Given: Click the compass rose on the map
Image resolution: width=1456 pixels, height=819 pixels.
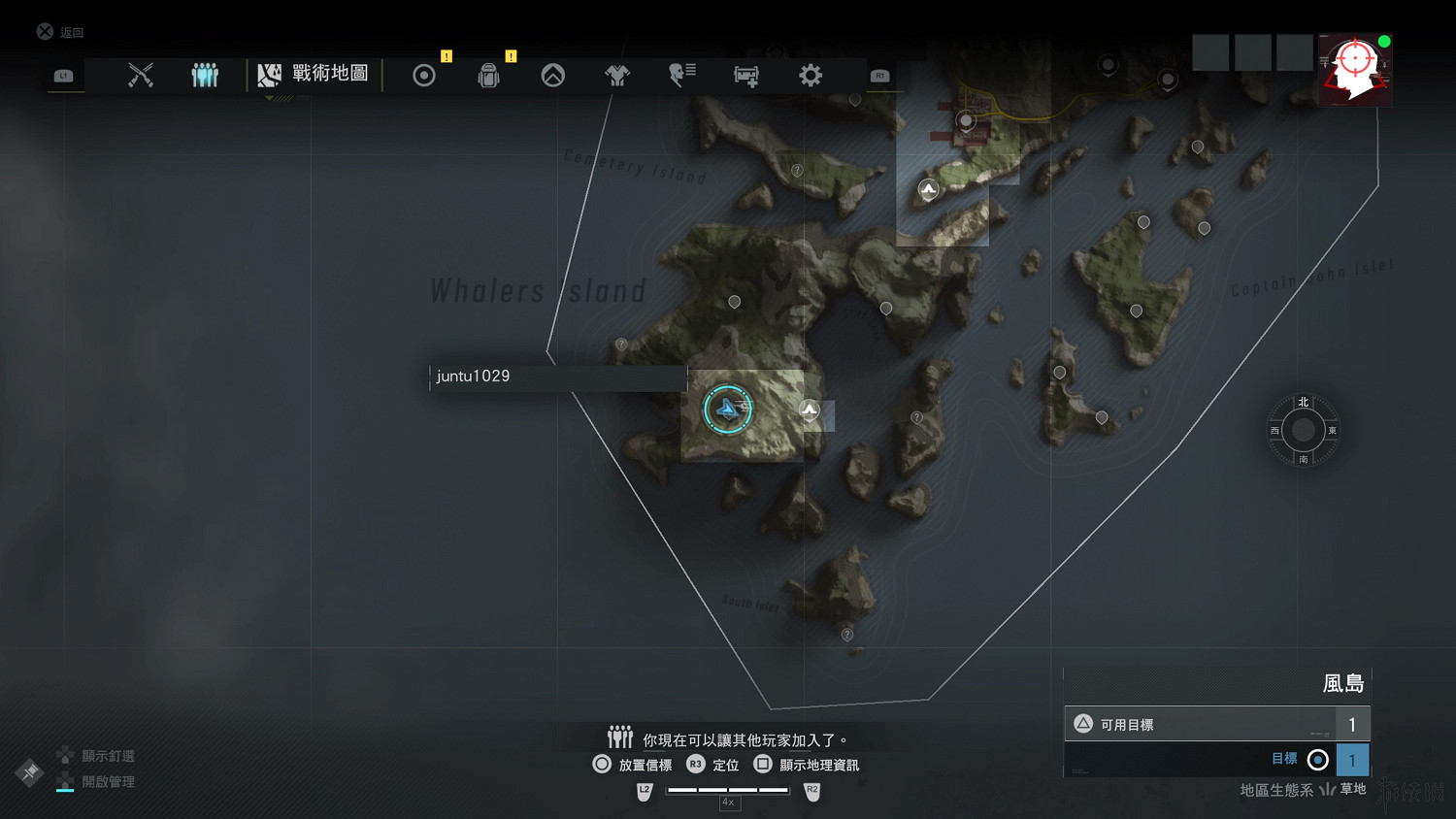Looking at the screenshot, I should click(1304, 430).
